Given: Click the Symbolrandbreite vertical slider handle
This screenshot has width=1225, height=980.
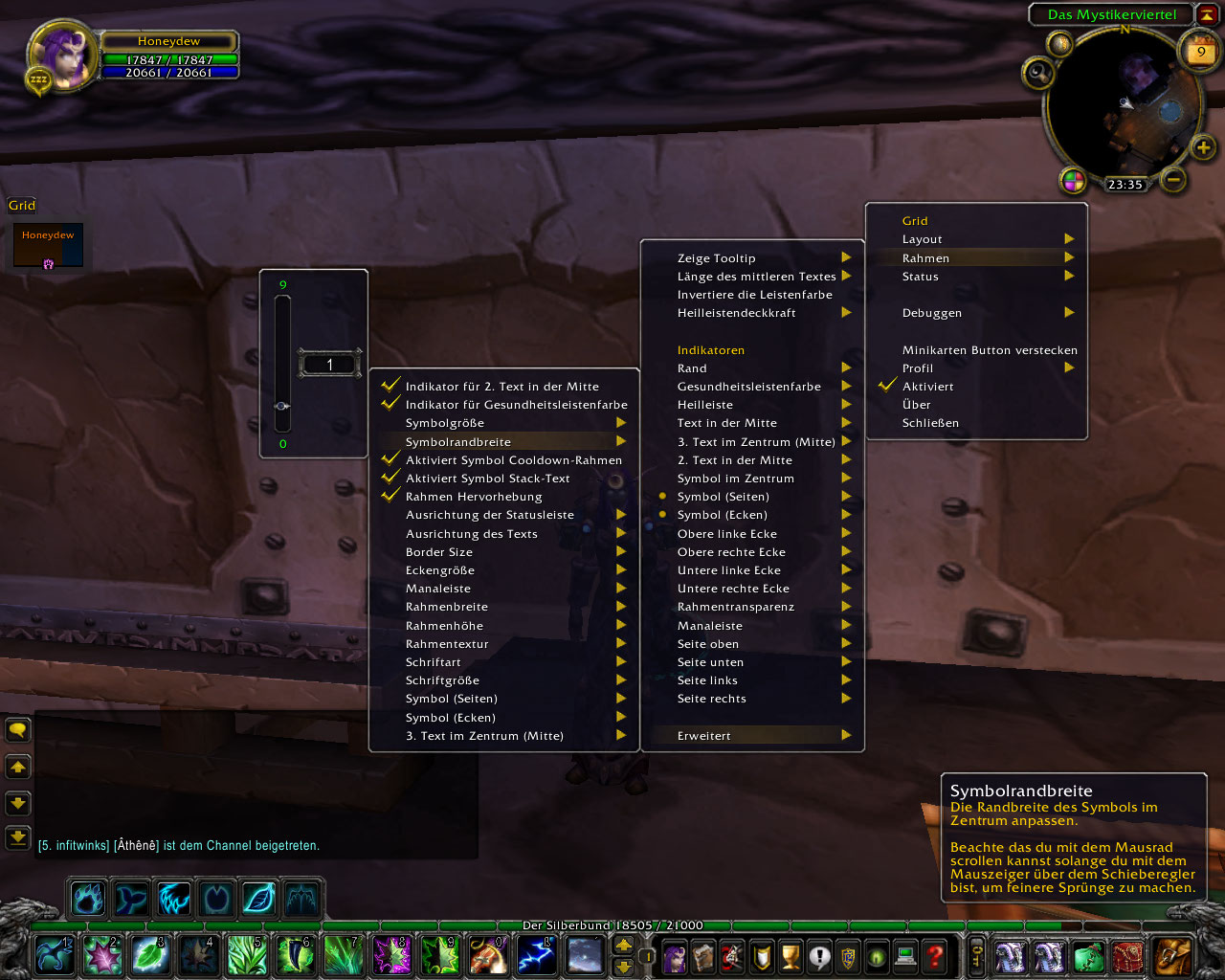Looking at the screenshot, I should (x=282, y=406).
